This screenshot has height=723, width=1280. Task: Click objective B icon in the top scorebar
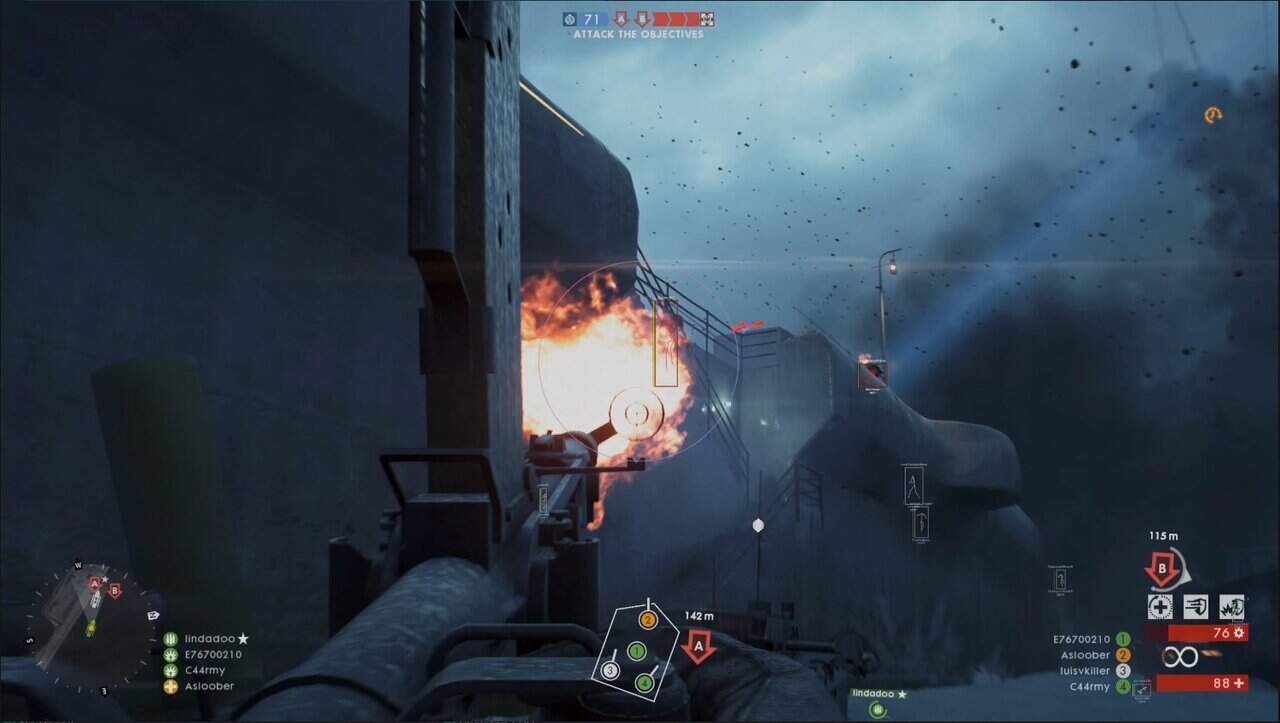[642, 19]
